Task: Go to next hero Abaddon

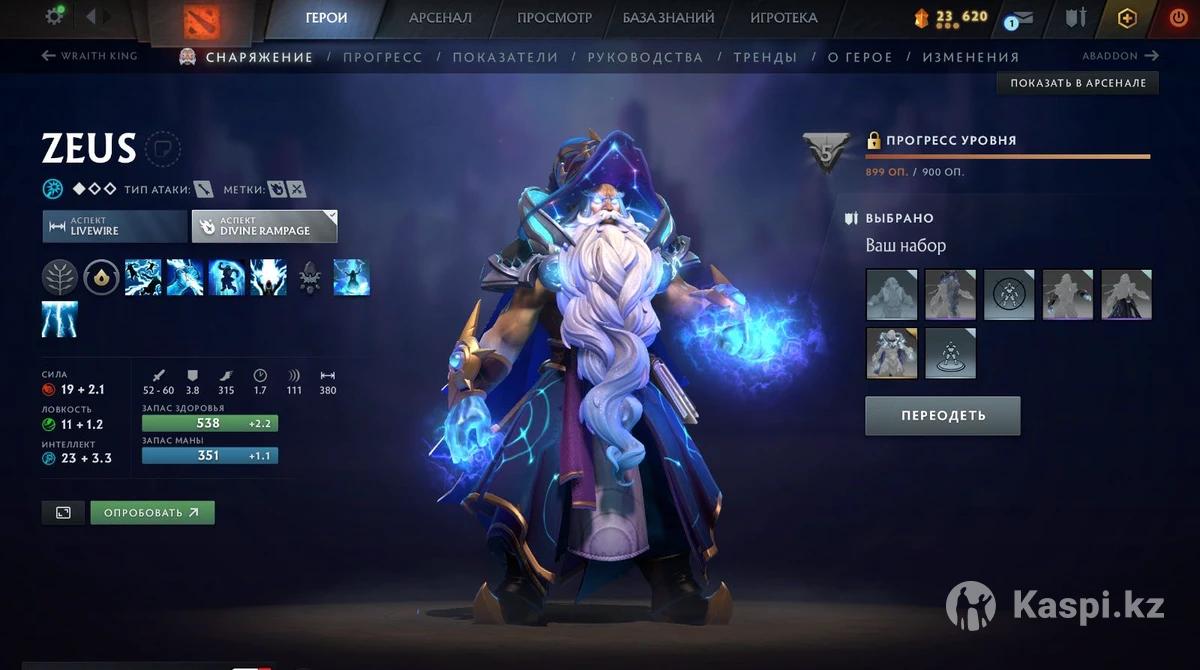Action: coord(1120,56)
